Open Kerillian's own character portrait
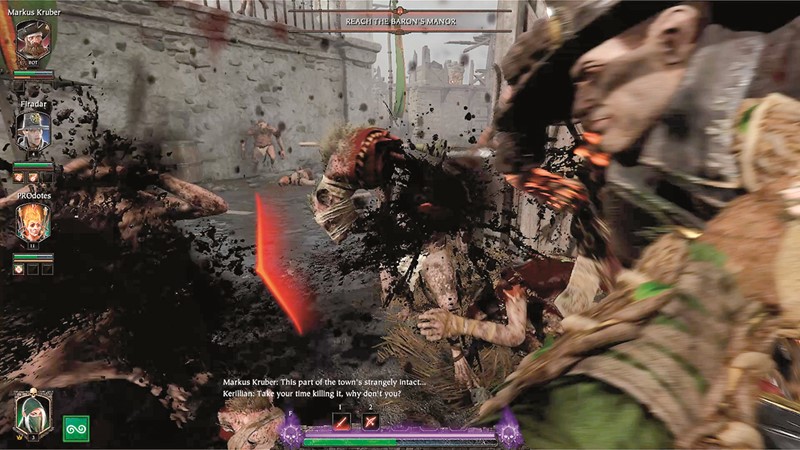The image size is (800, 450). (x=33, y=412)
